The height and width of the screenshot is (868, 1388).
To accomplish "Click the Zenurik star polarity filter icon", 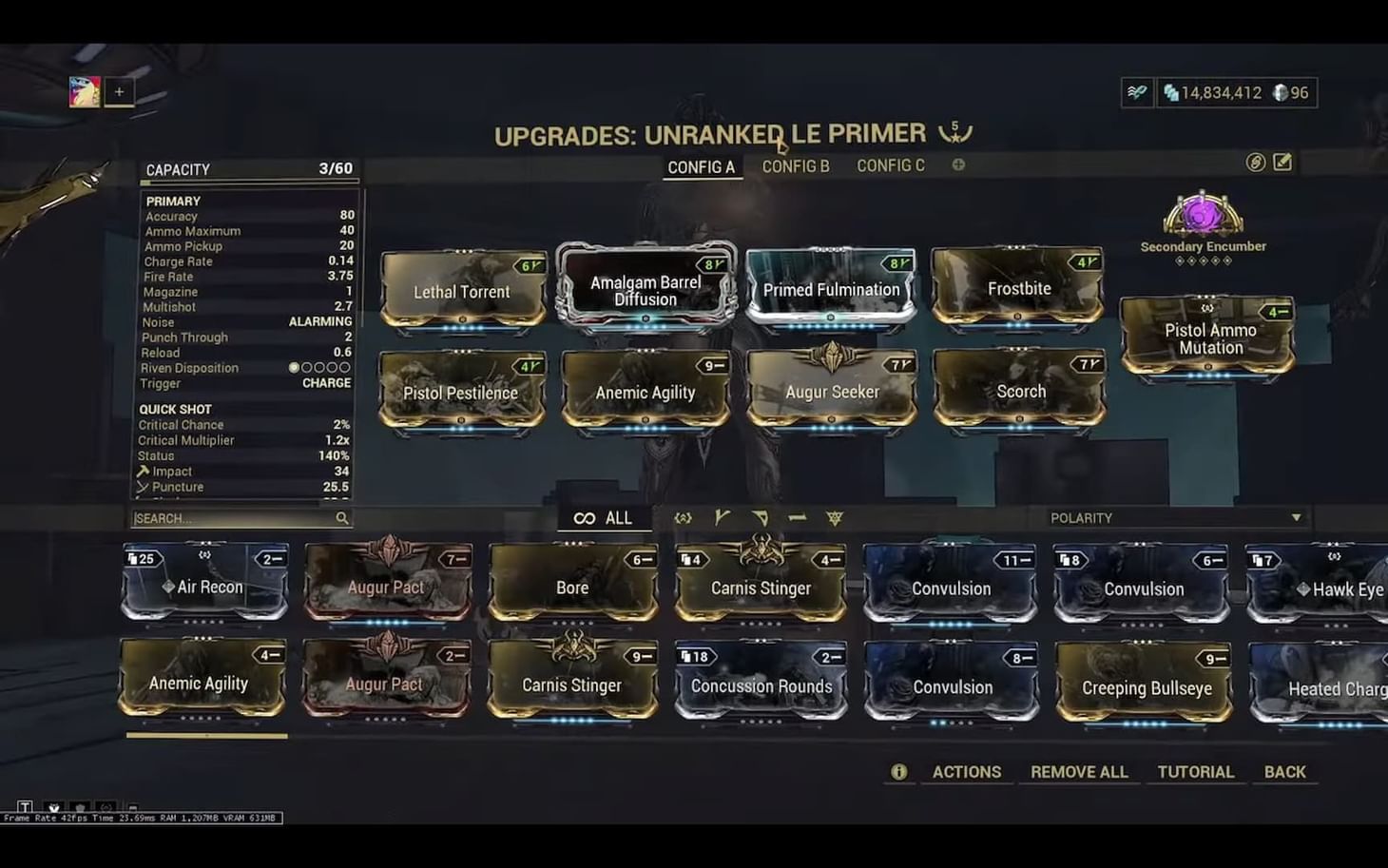I will coord(834,518).
